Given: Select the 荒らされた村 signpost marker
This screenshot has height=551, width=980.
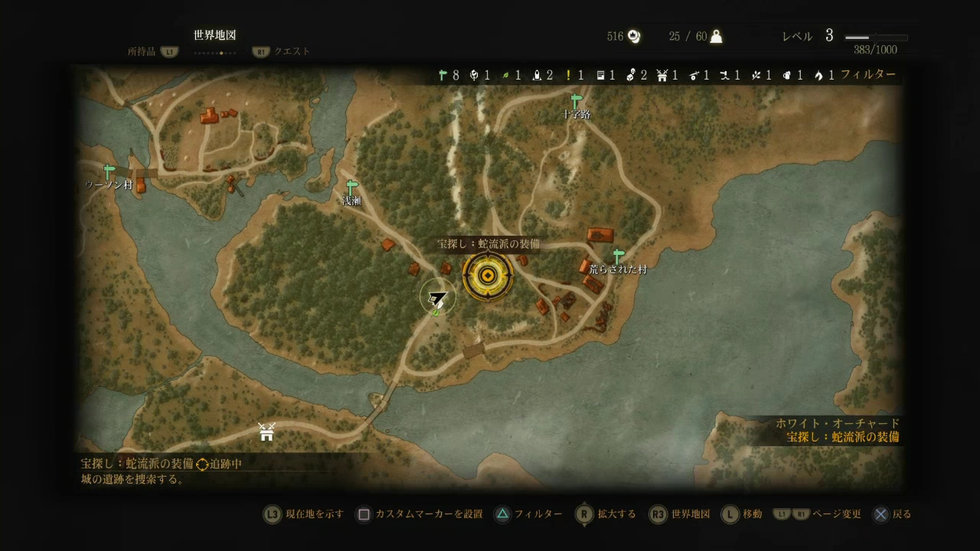Looking at the screenshot, I should click(618, 257).
